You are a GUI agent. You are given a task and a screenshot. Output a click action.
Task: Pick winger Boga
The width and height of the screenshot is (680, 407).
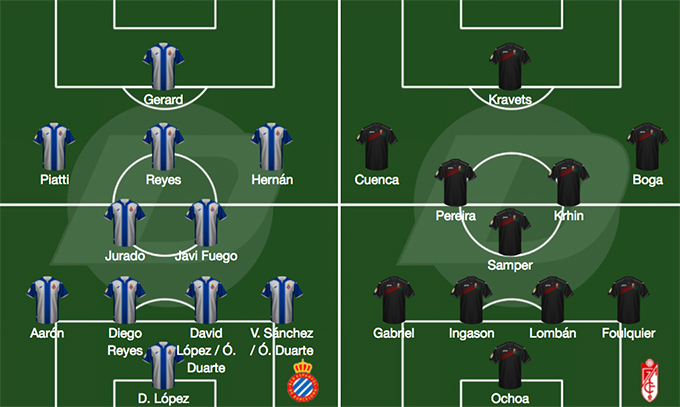tap(647, 146)
